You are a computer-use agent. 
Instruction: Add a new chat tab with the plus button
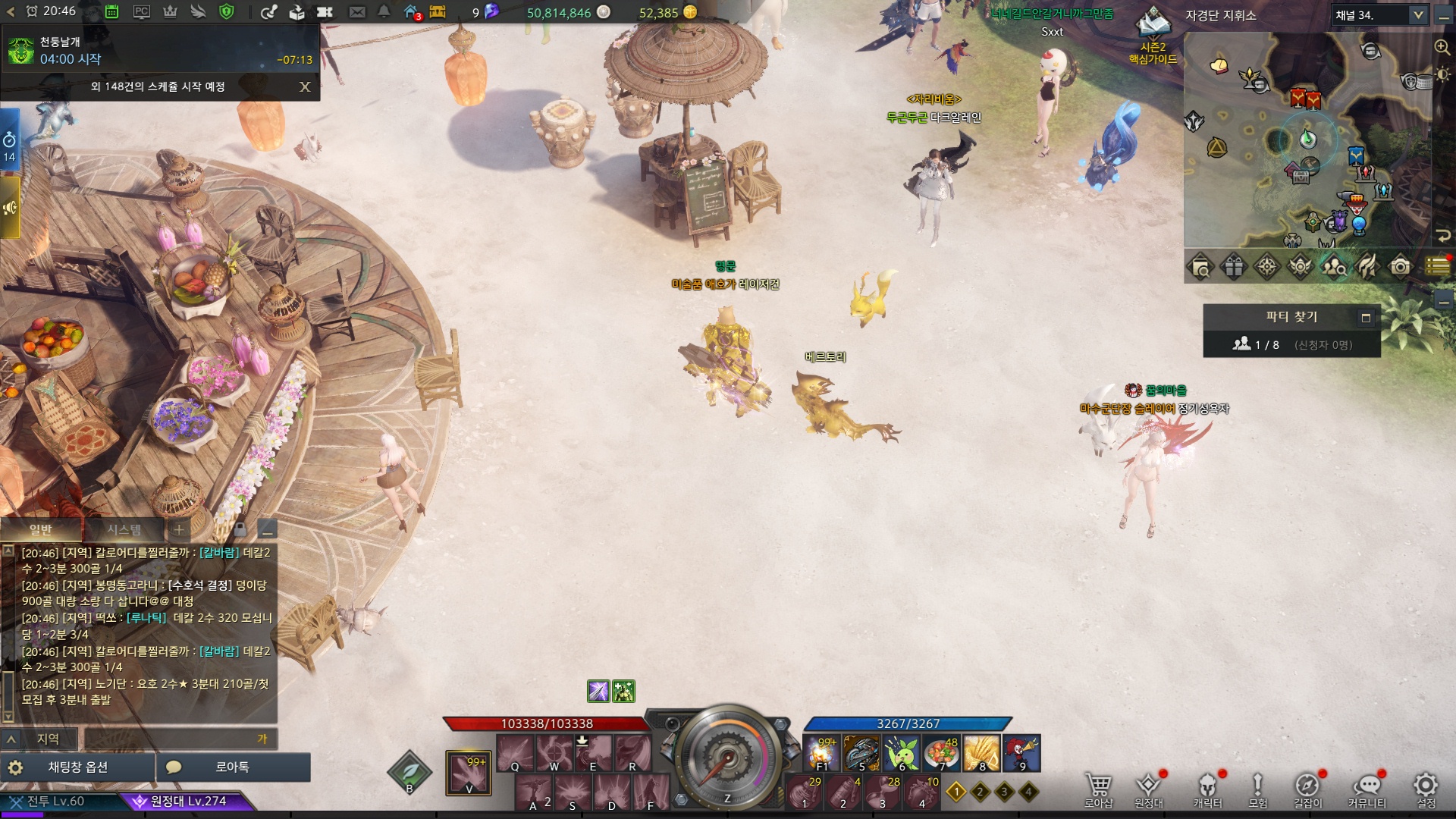tap(179, 529)
